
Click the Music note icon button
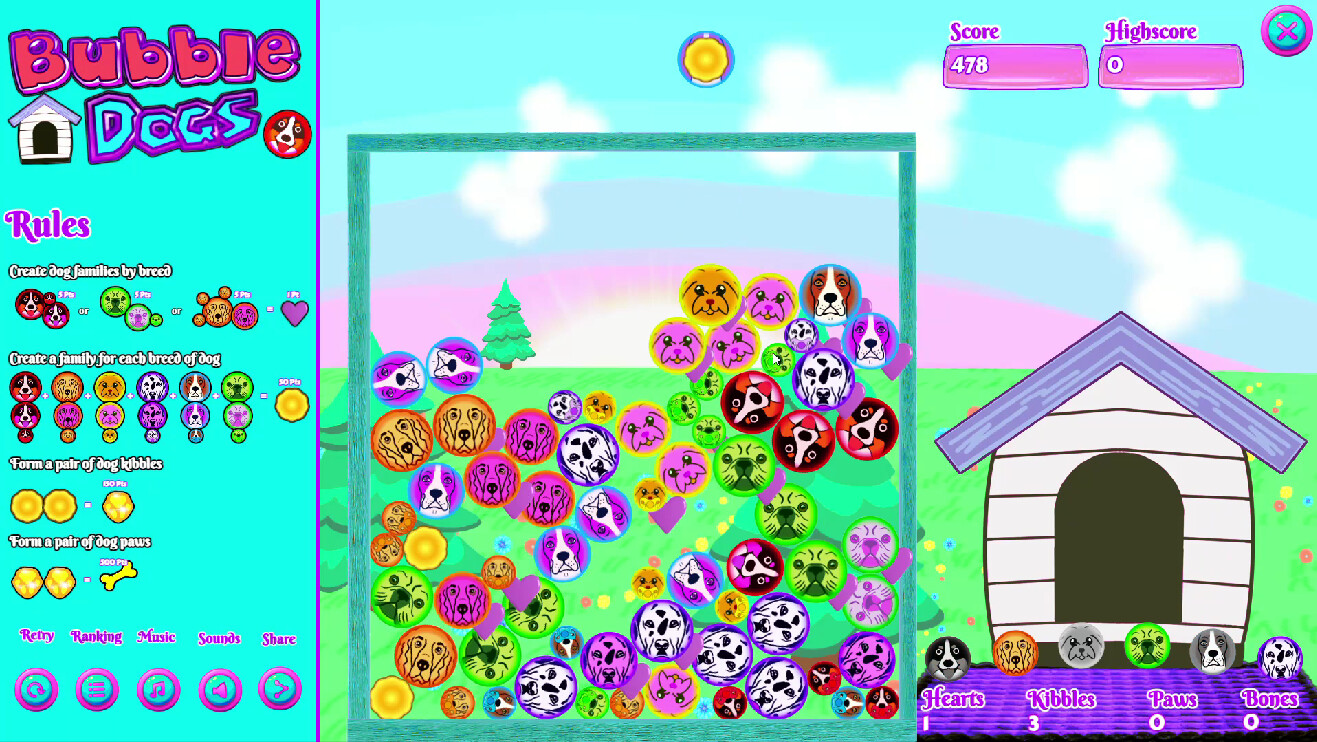coord(157,688)
